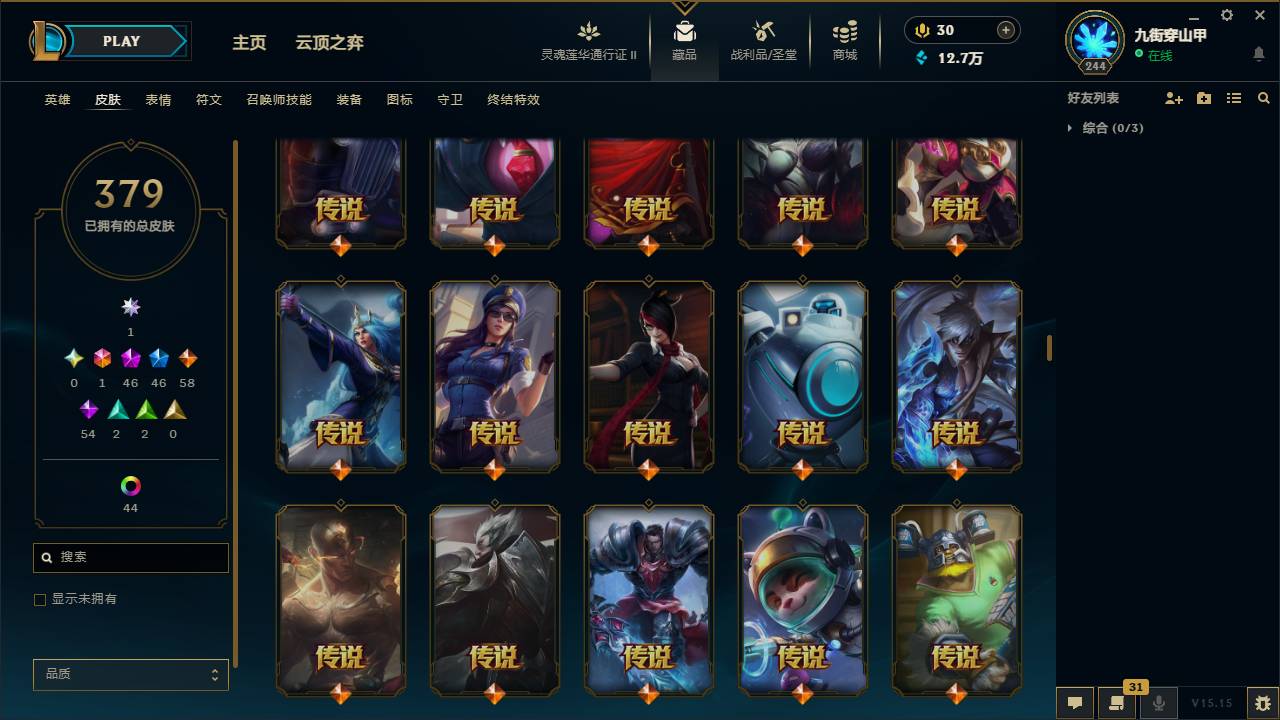Click the chroma color wheel icon

click(x=129, y=487)
